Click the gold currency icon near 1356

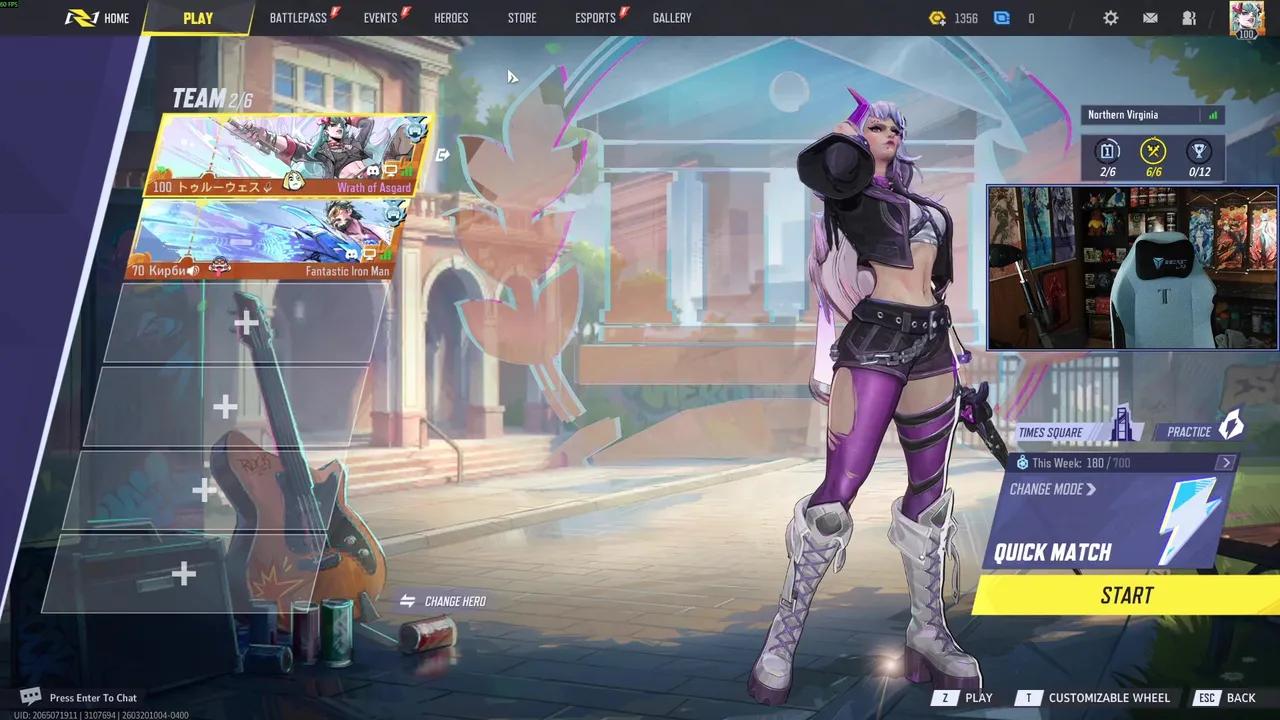[937, 17]
